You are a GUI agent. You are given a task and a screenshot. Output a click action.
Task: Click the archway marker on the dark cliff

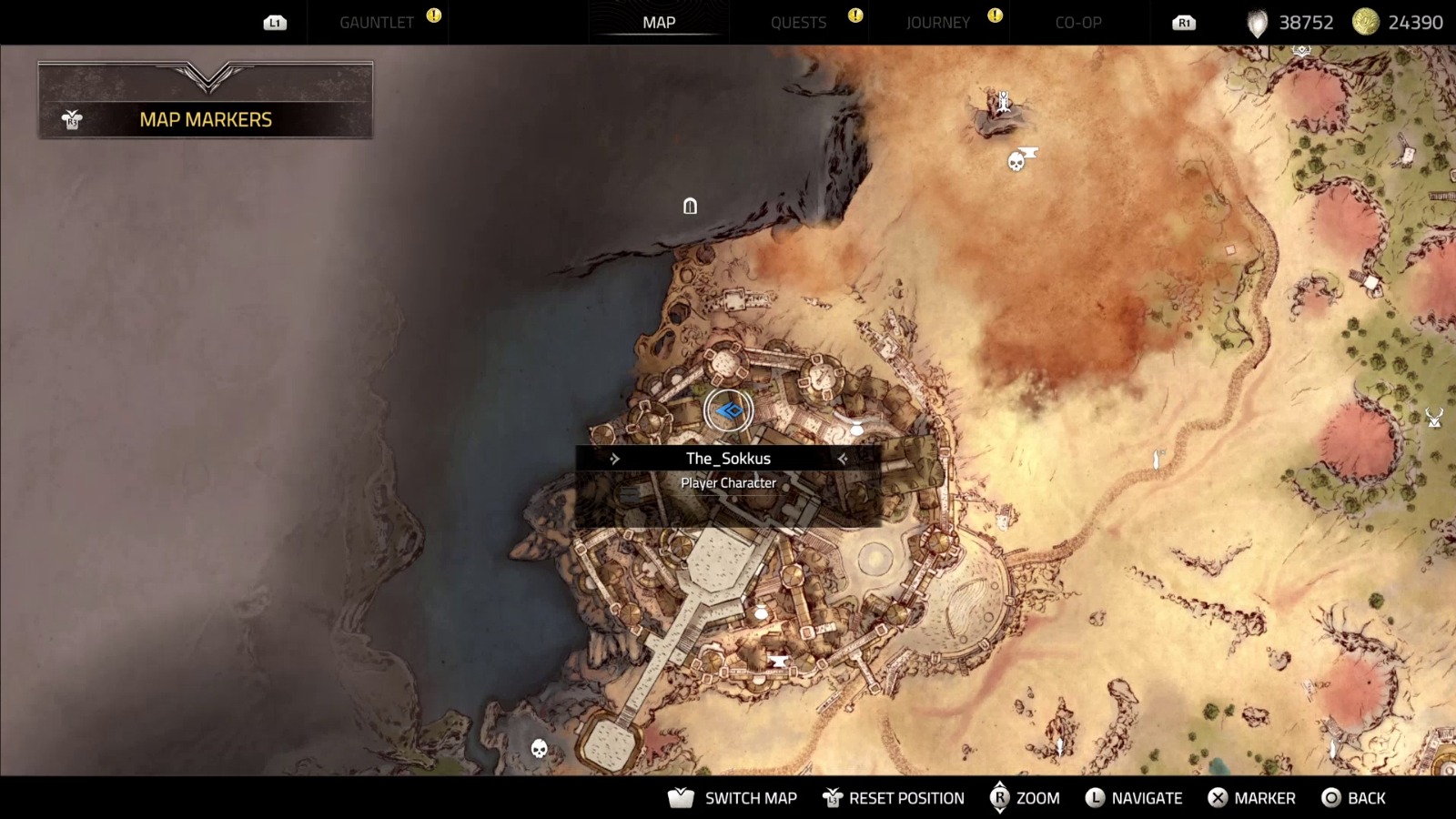(690, 207)
